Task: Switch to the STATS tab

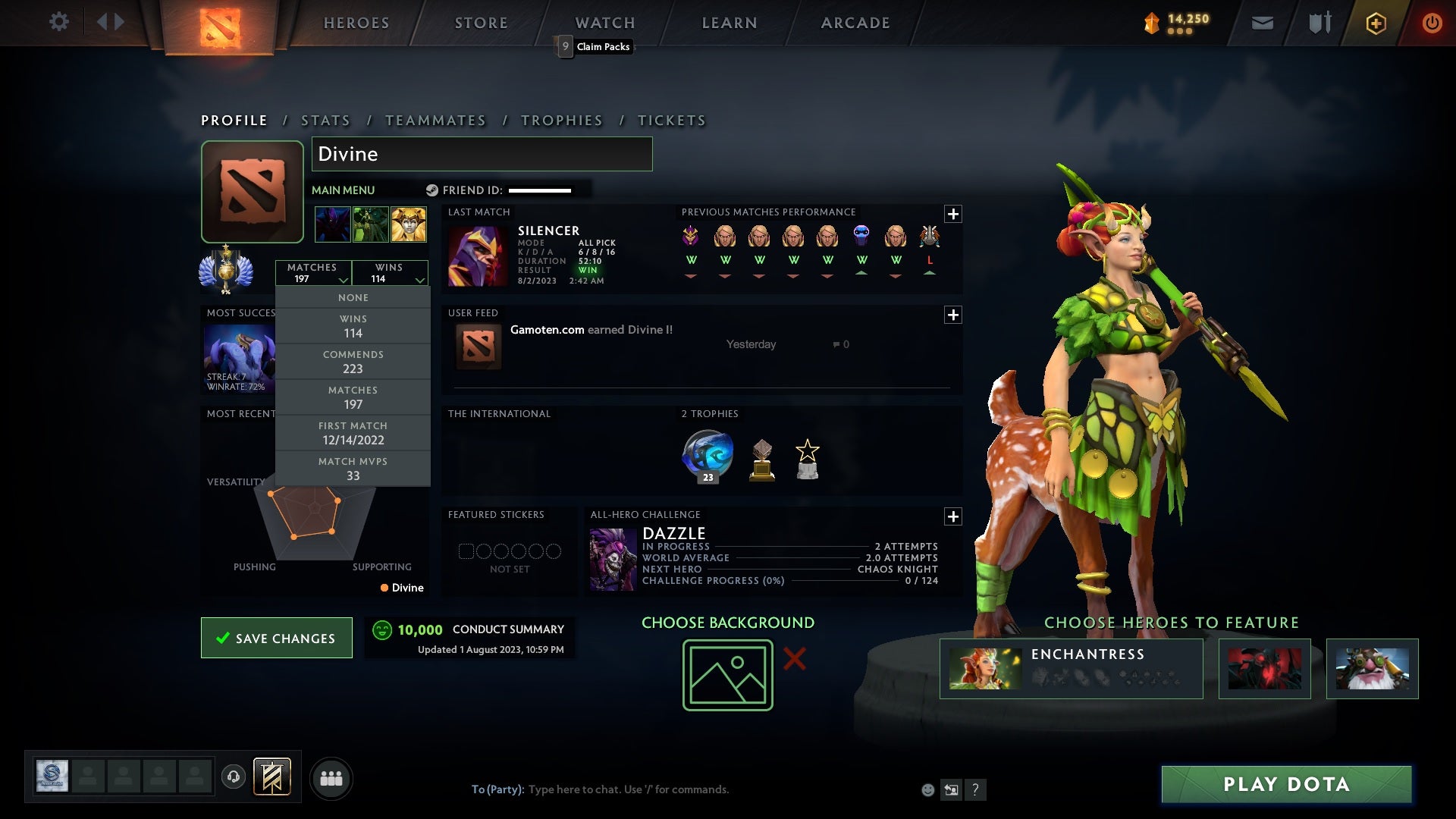Action: [325, 120]
